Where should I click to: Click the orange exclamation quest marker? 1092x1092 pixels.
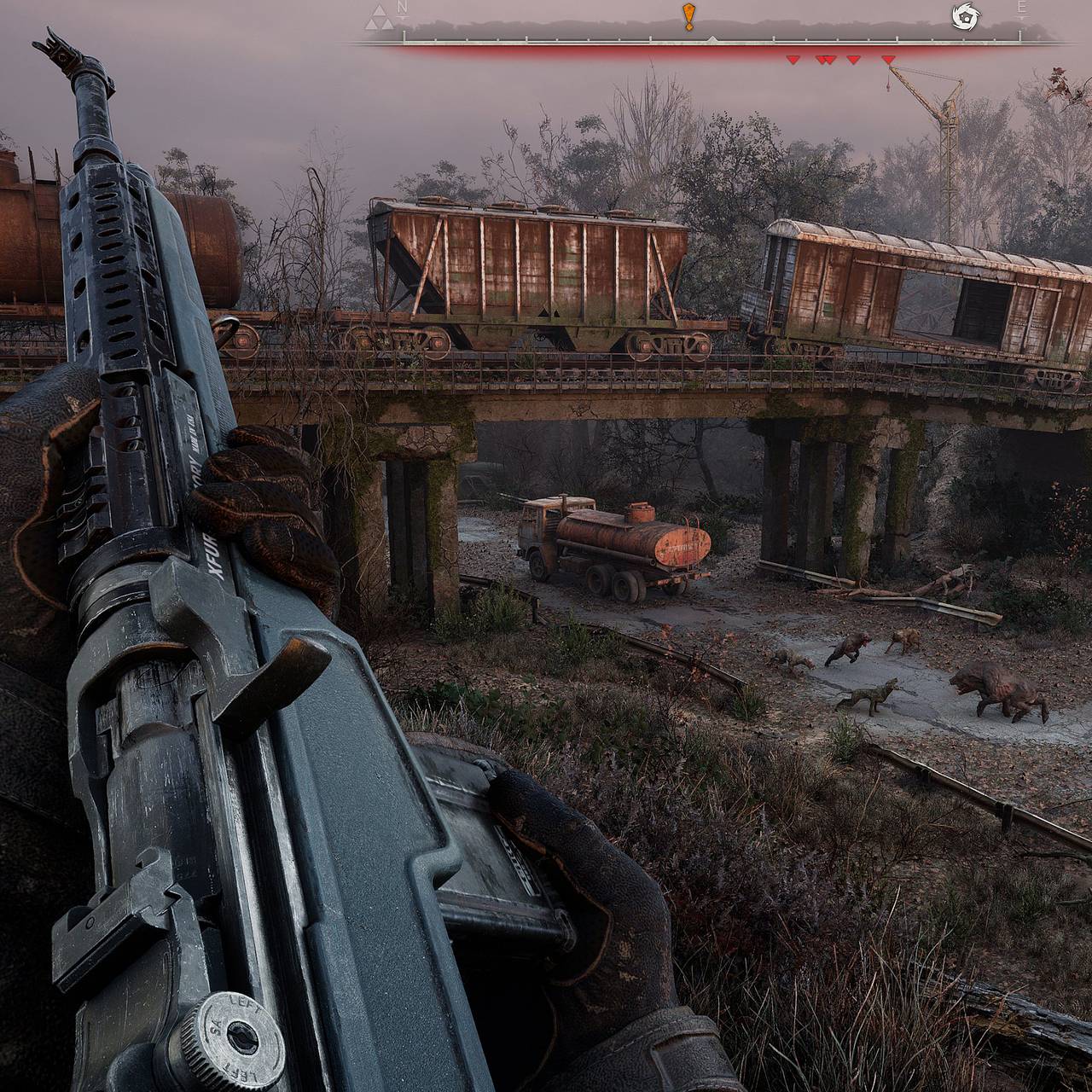pos(688,16)
